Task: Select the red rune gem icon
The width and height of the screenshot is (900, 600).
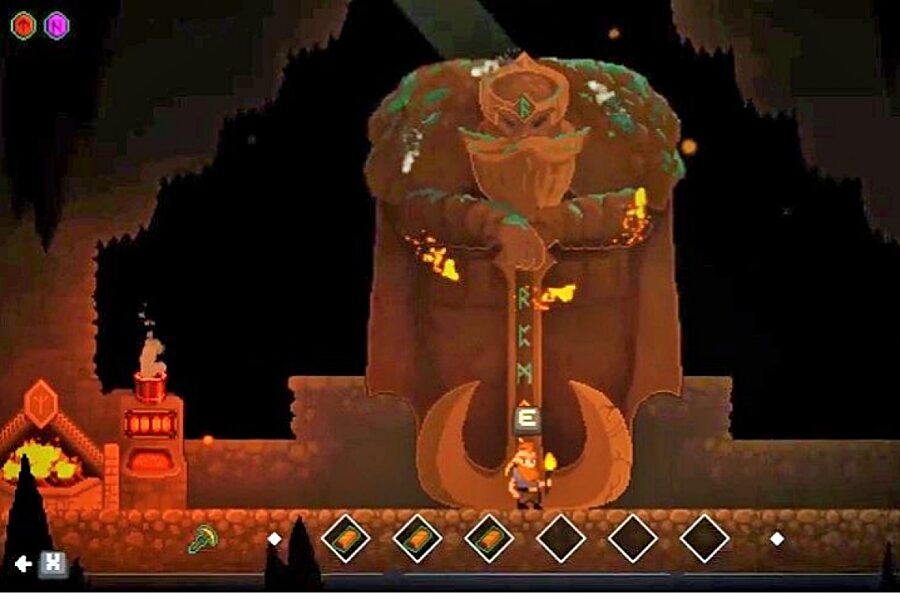Action: 23,25
